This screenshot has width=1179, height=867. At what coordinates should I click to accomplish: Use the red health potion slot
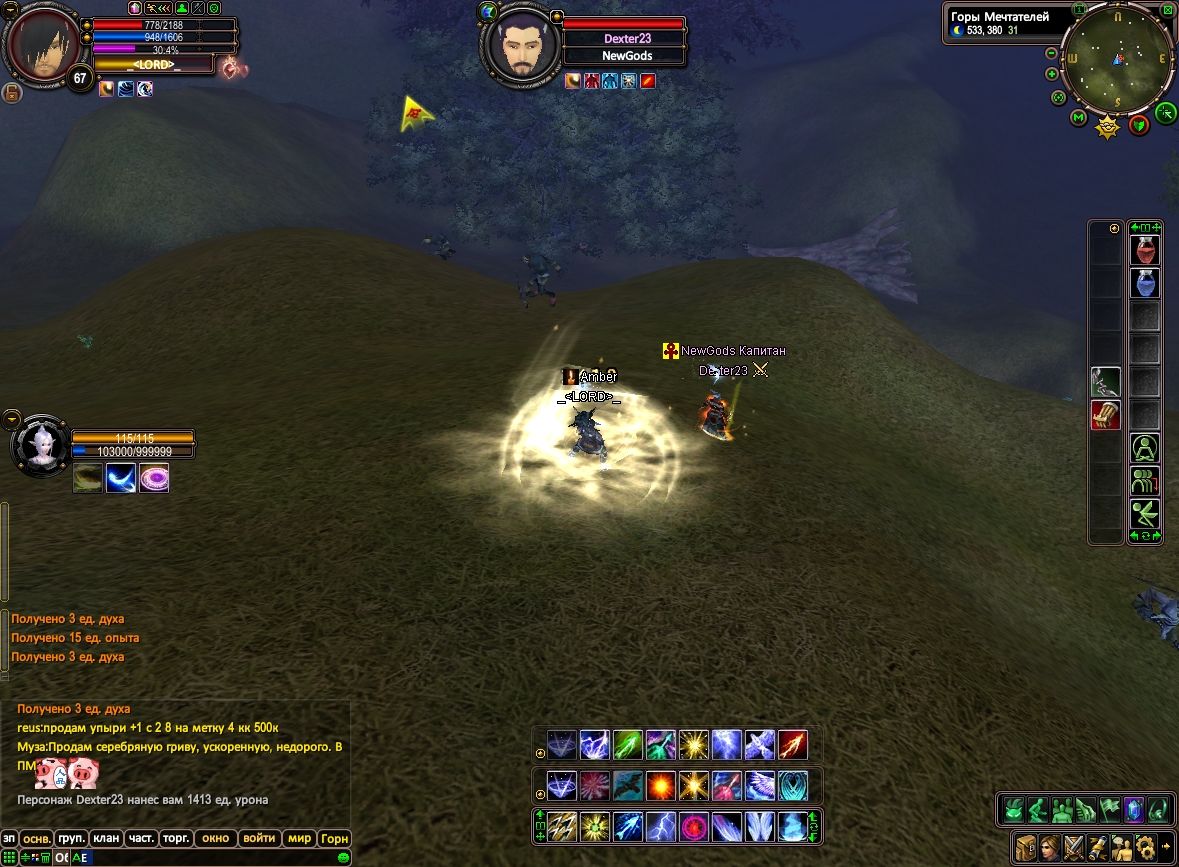pos(1145,250)
